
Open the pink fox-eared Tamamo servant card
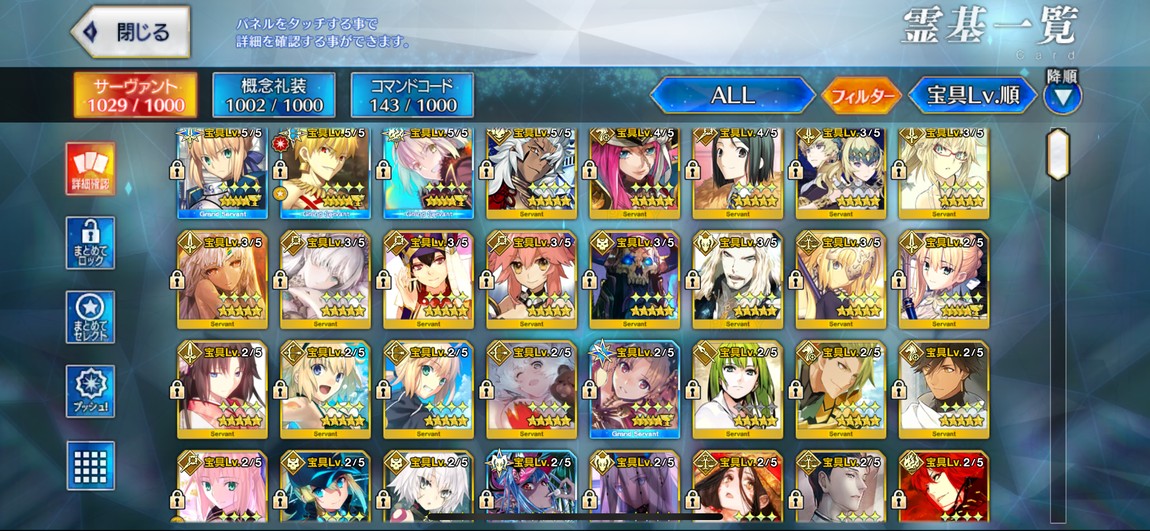click(530, 280)
